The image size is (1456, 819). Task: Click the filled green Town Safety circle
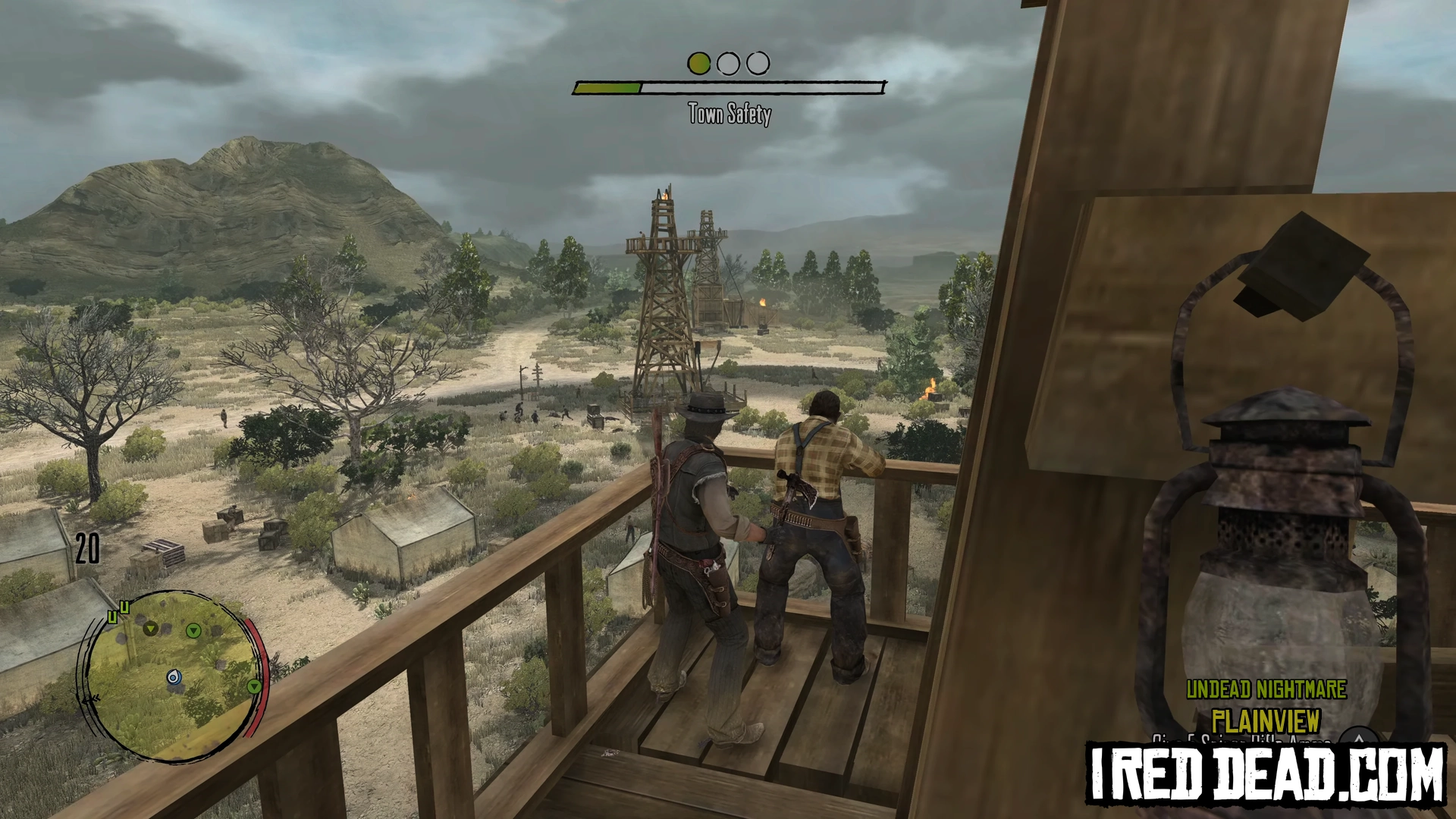[698, 64]
